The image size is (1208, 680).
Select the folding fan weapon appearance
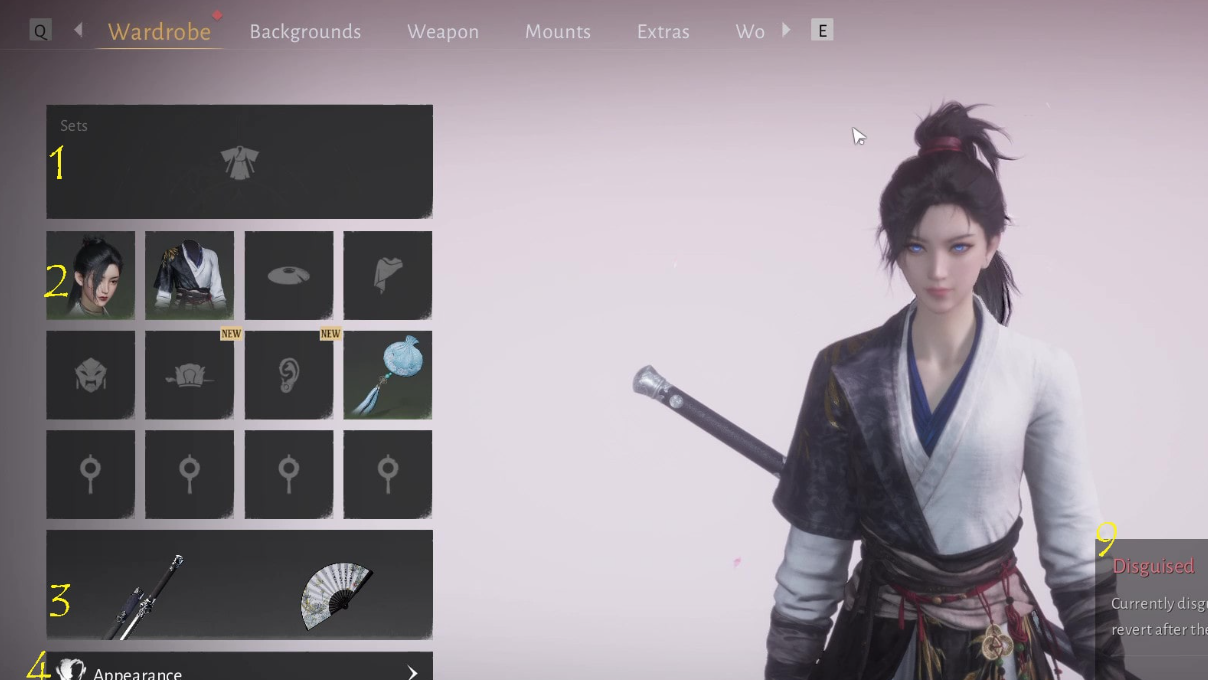[x=336, y=595]
